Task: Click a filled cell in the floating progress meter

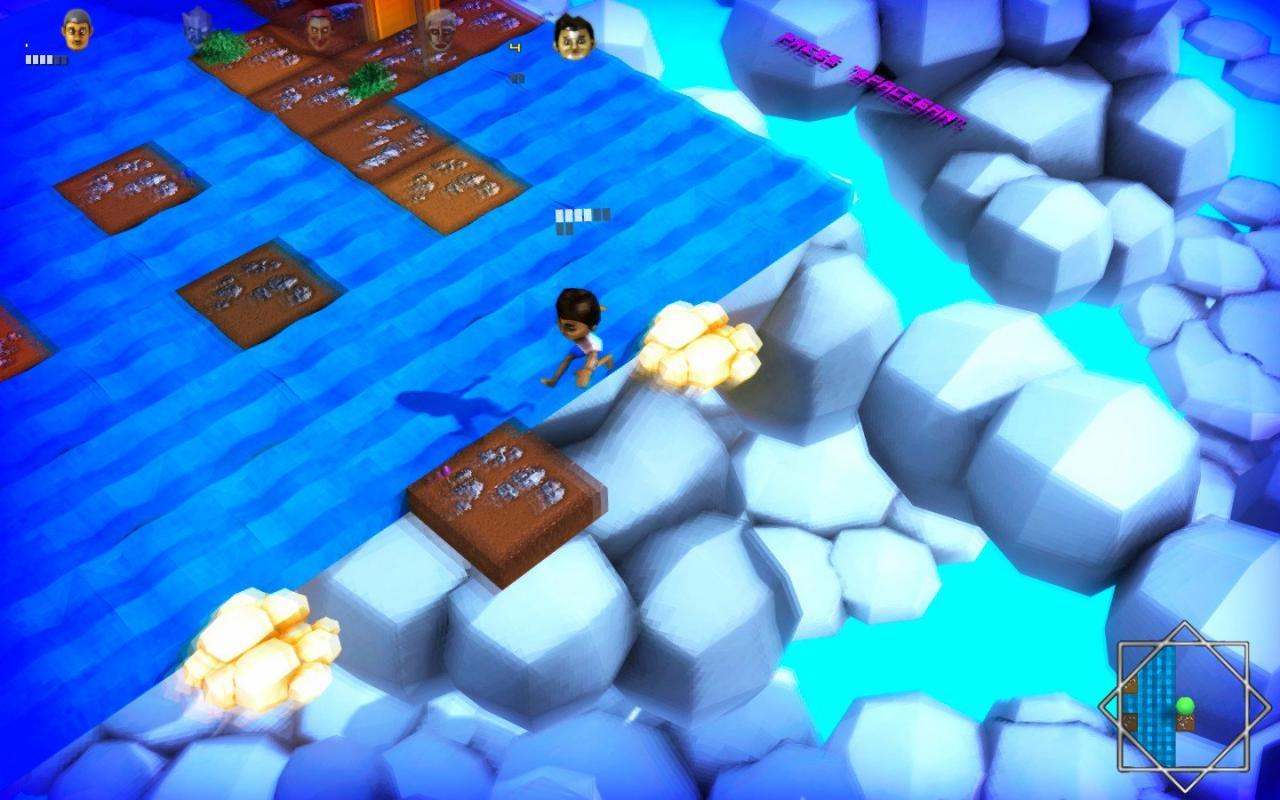Action: tap(560, 213)
